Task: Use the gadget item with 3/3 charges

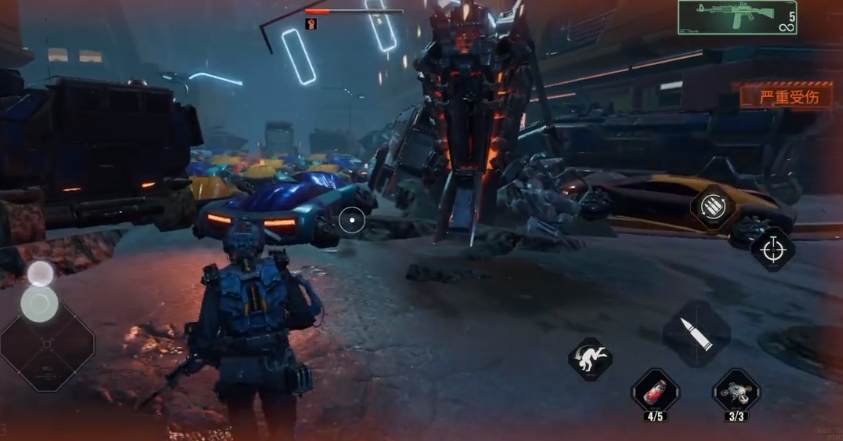Action: click(735, 389)
